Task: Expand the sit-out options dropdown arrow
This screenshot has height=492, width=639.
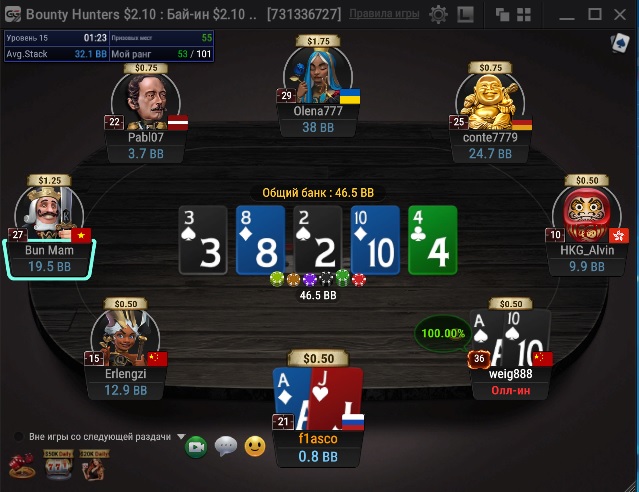Action: click(181, 437)
